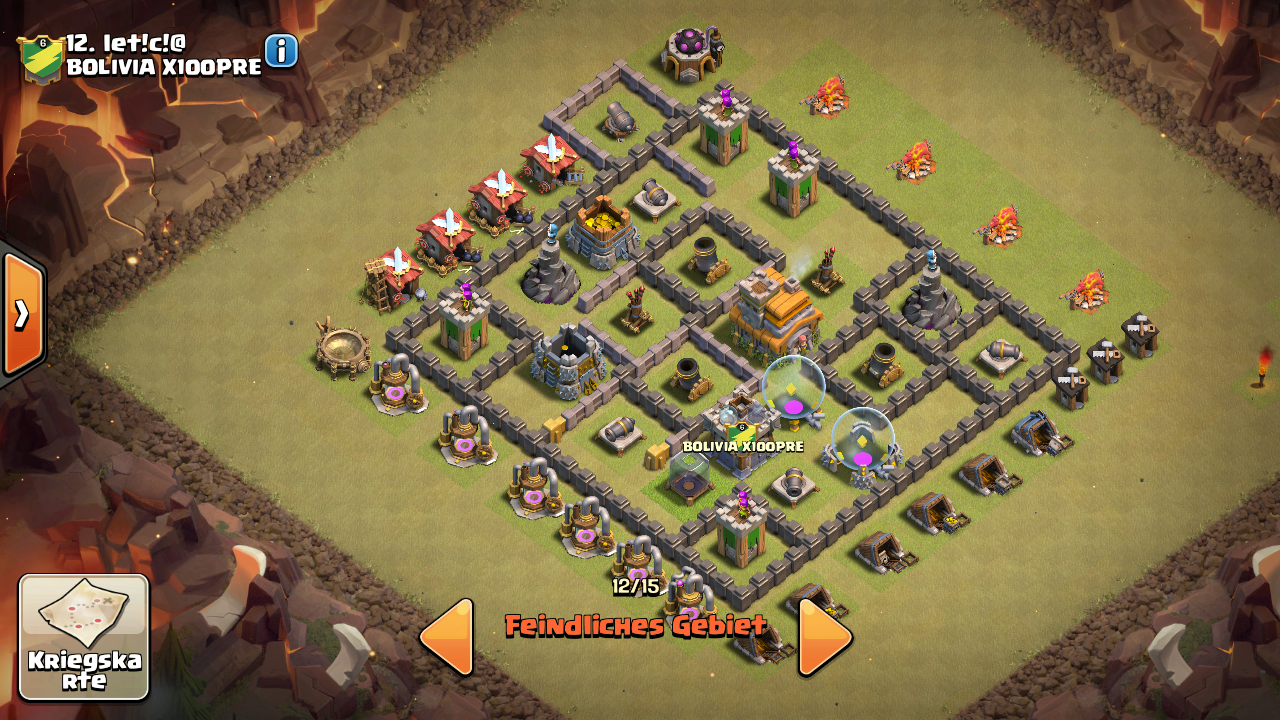
Task: Open the blue info button beside the player name
Action: click(x=281, y=51)
